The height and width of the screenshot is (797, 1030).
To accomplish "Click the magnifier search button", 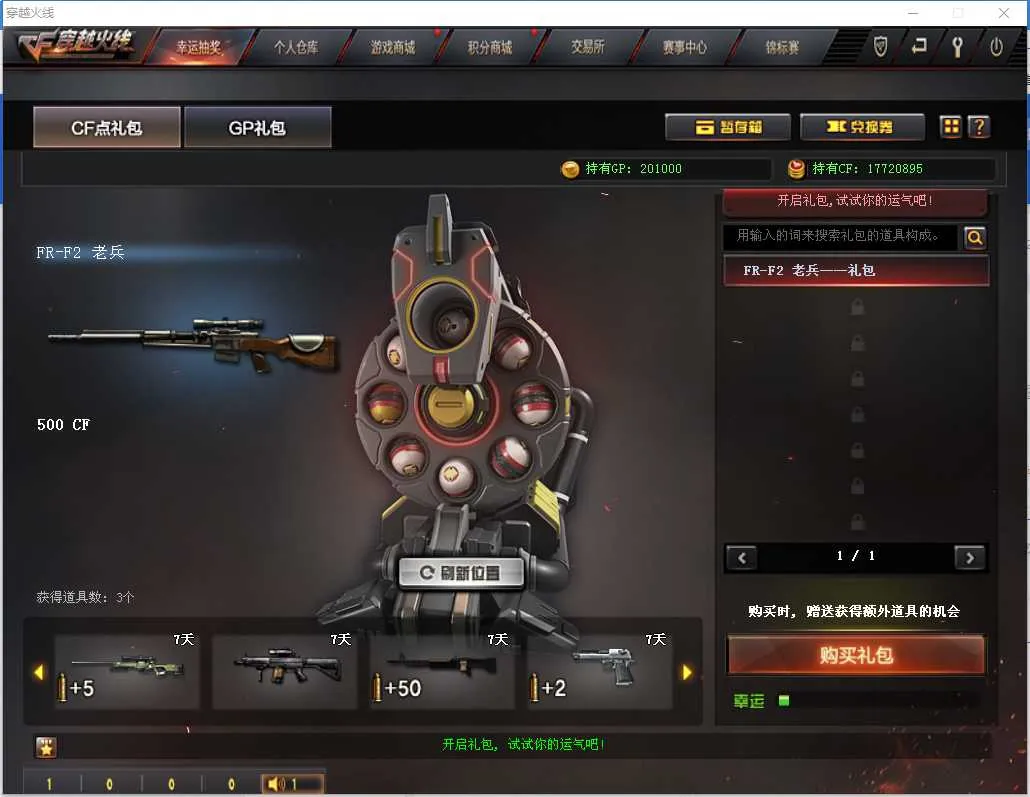I will pos(974,237).
